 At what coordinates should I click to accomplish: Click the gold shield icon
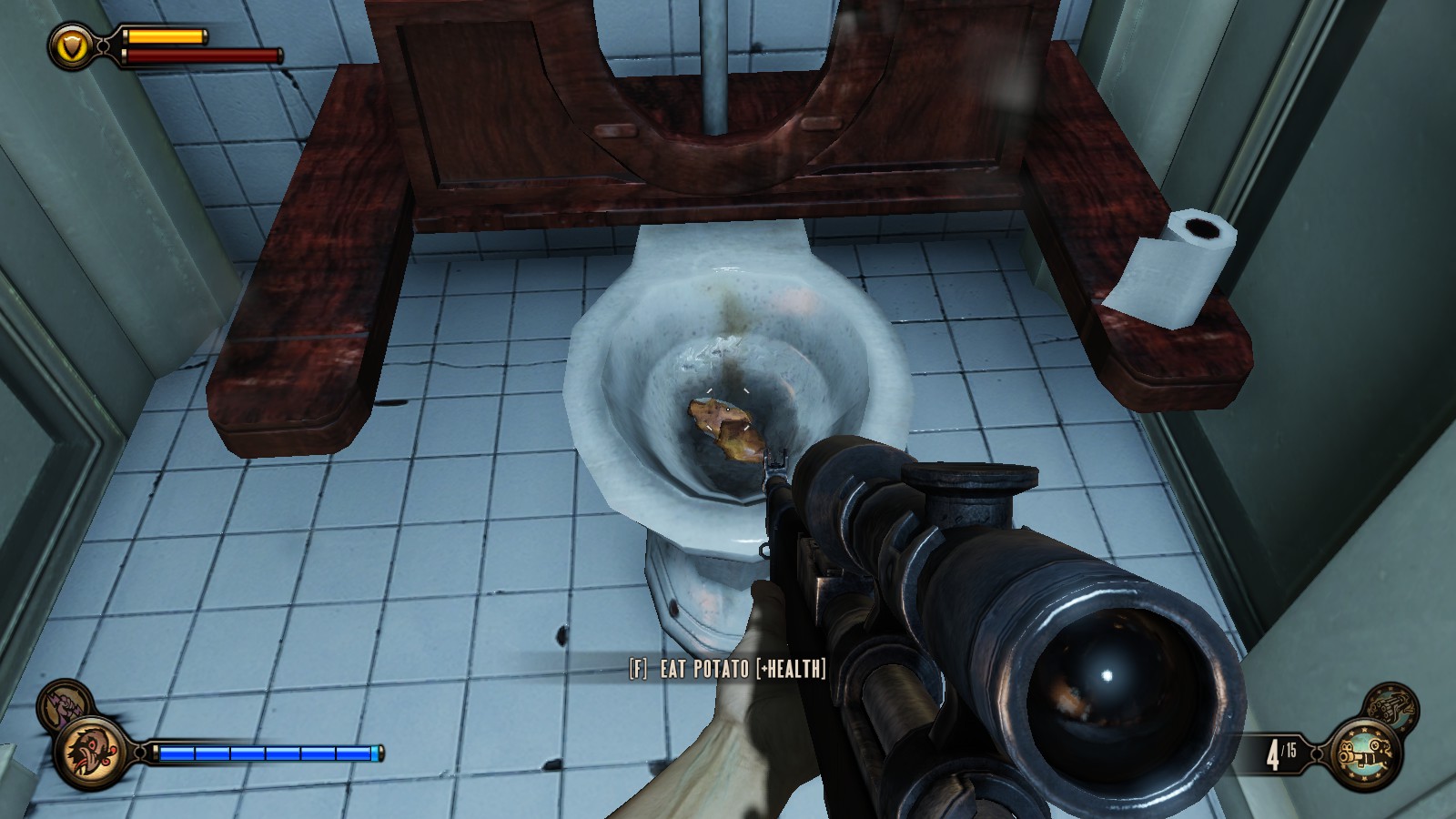[70, 45]
